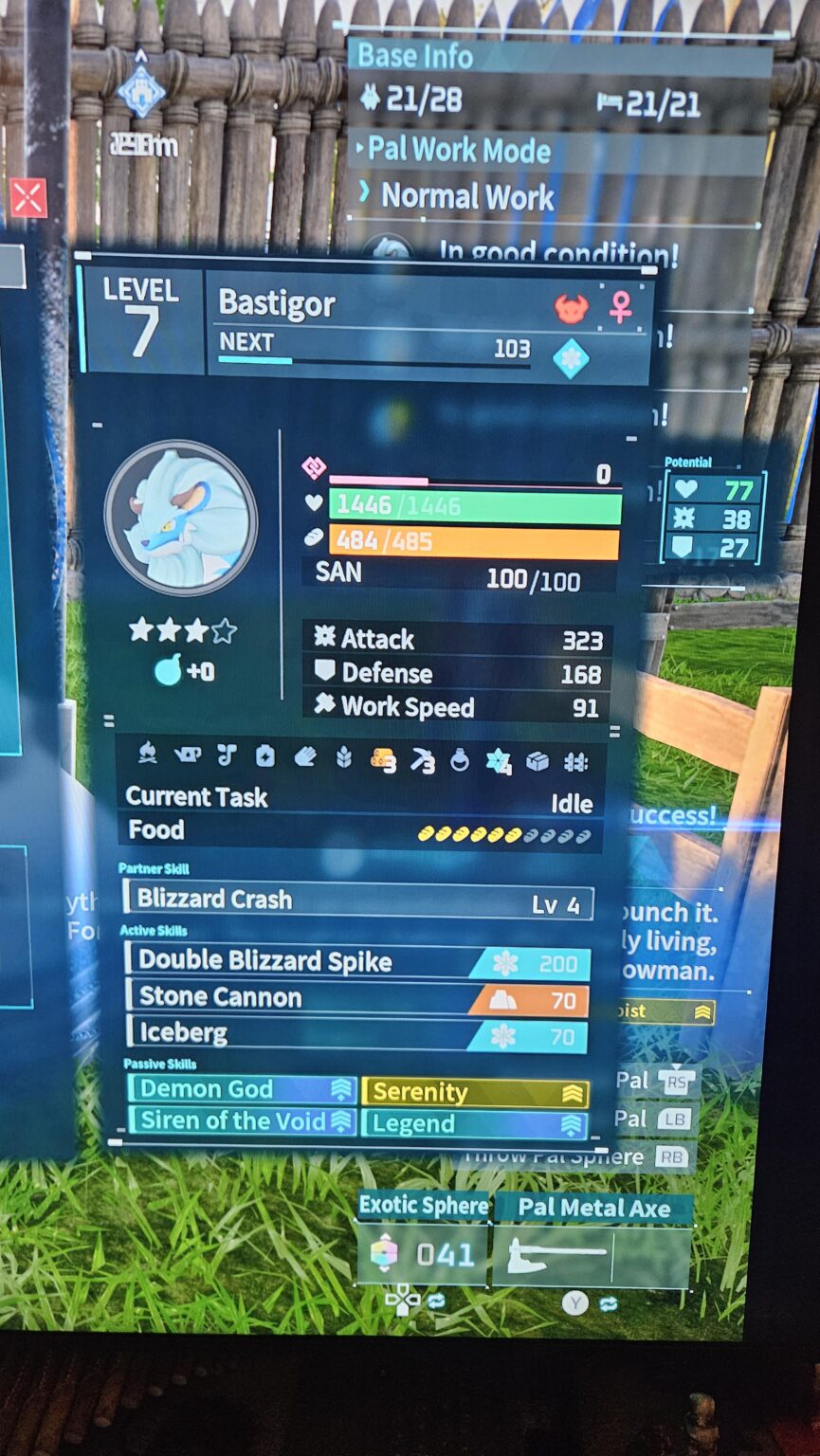Inspect the Demon God passive skill
This screenshot has width=820, height=1456.
pyautogui.click(x=243, y=1090)
